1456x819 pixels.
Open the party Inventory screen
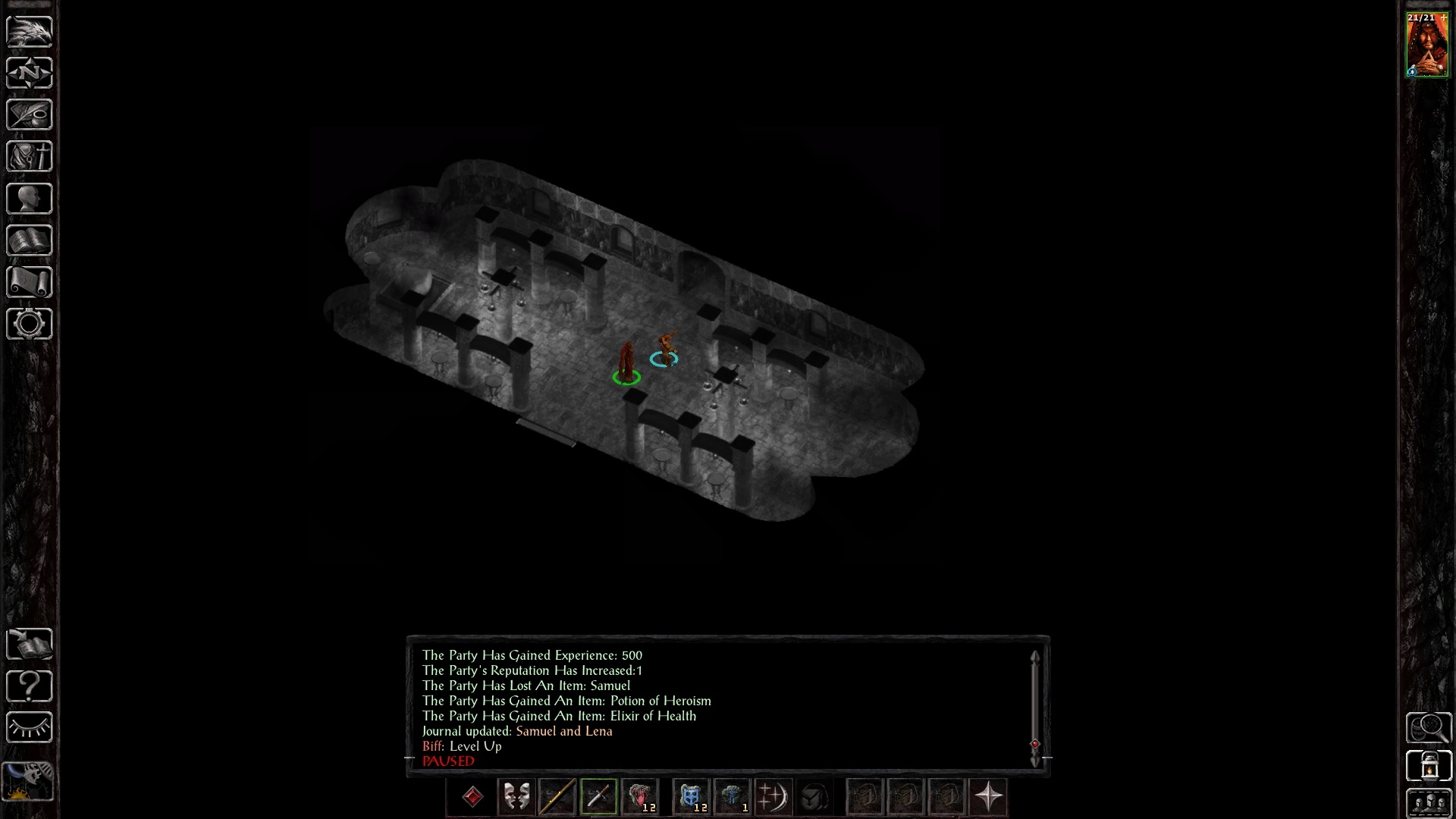coord(29,156)
